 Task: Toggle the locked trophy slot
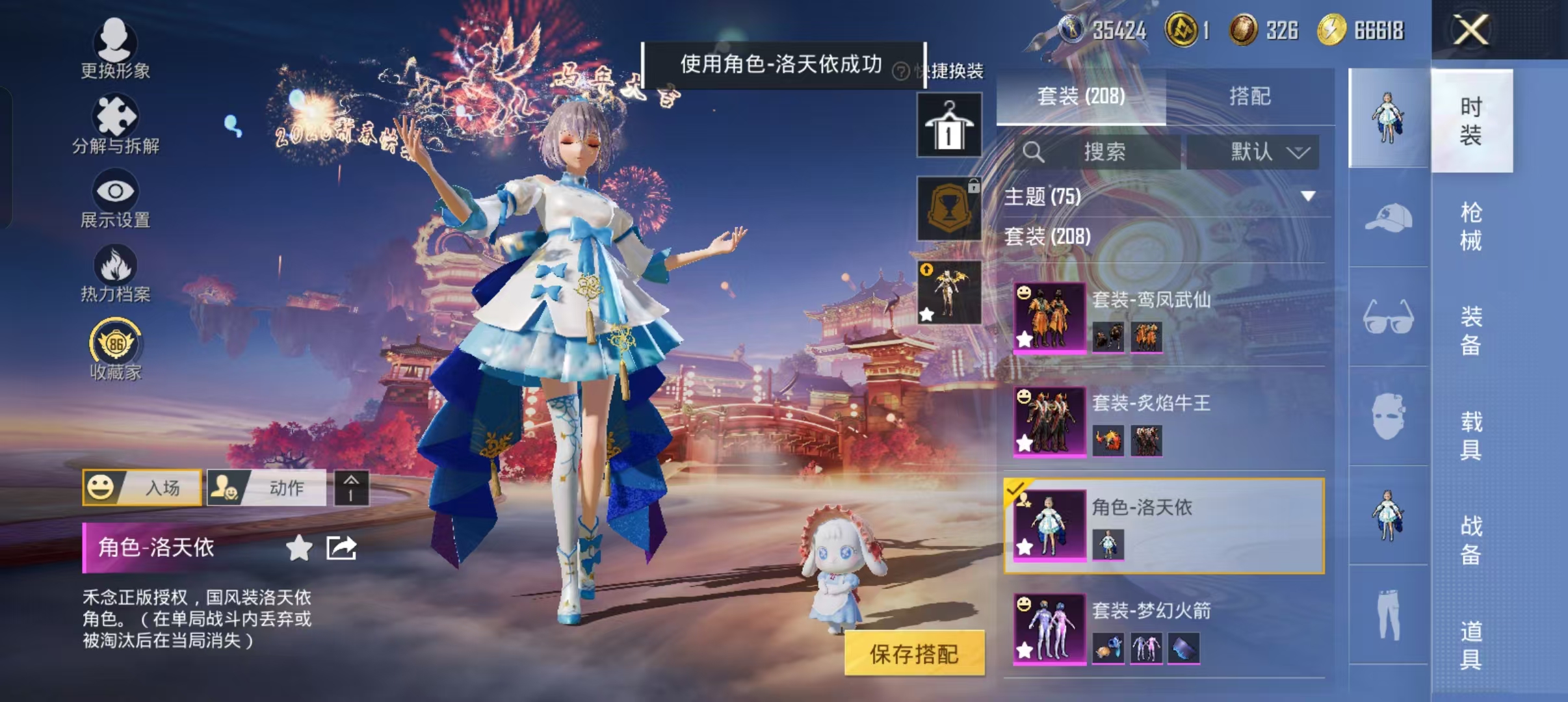(949, 208)
